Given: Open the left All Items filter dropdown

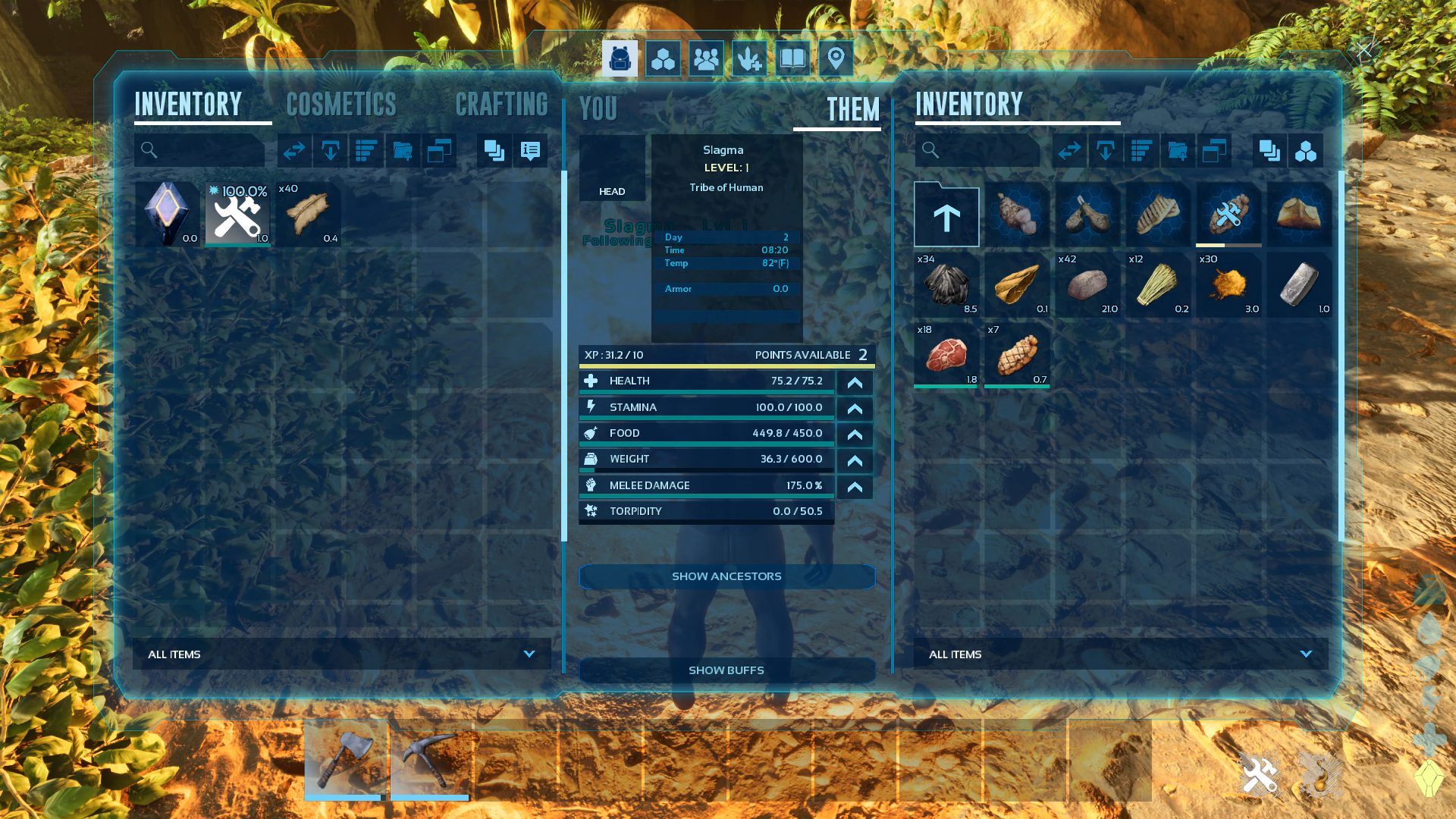Looking at the screenshot, I should point(342,654).
